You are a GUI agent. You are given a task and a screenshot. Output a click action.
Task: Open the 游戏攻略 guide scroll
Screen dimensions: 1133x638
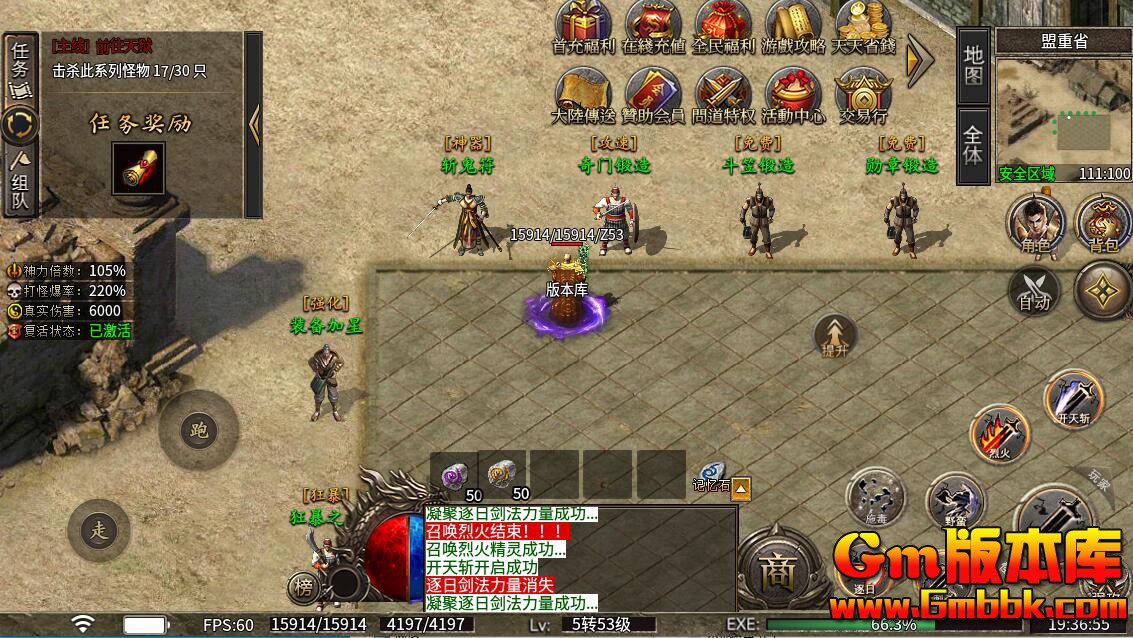793,24
